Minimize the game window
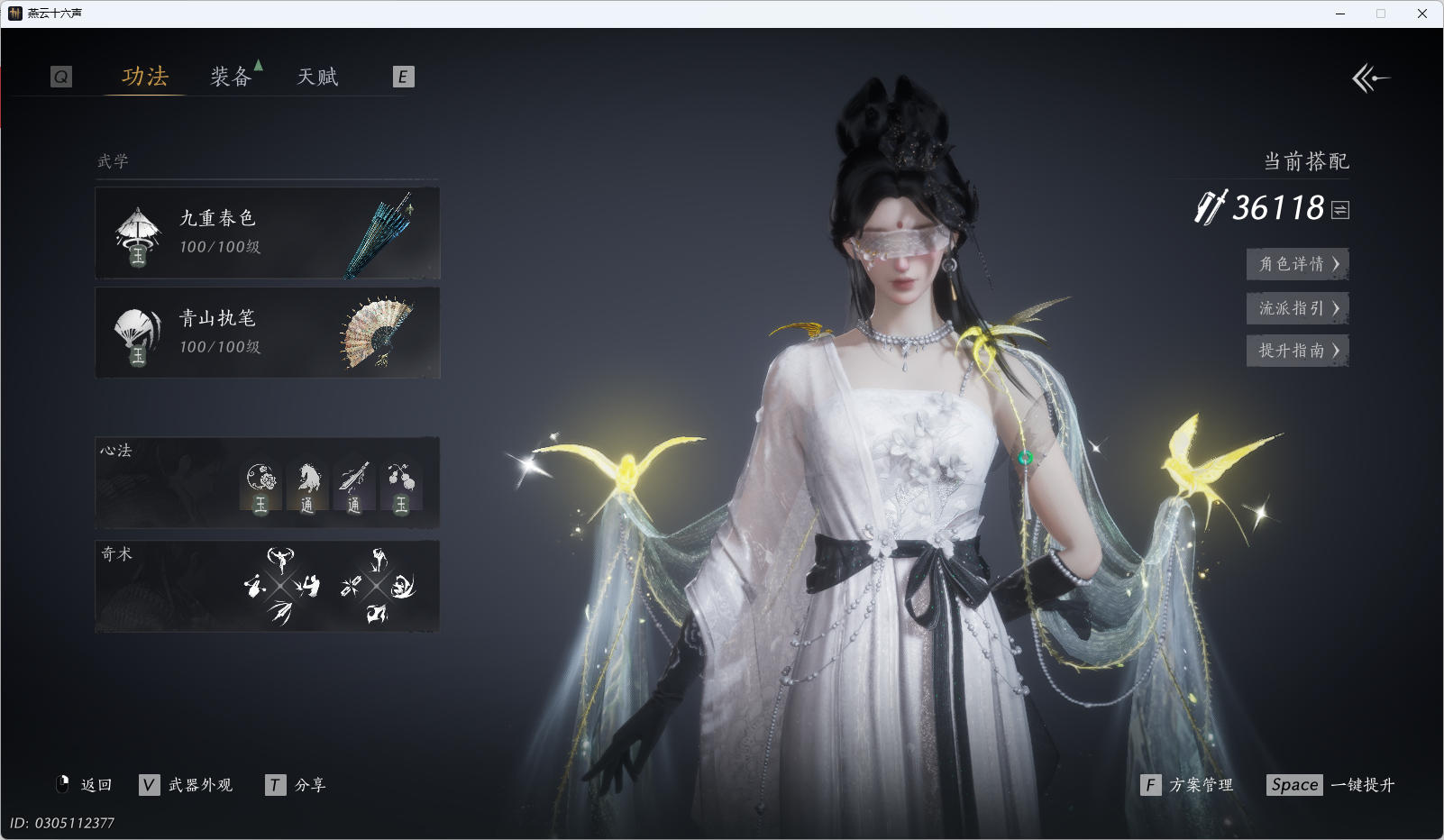The width and height of the screenshot is (1444, 840). 1340,14
